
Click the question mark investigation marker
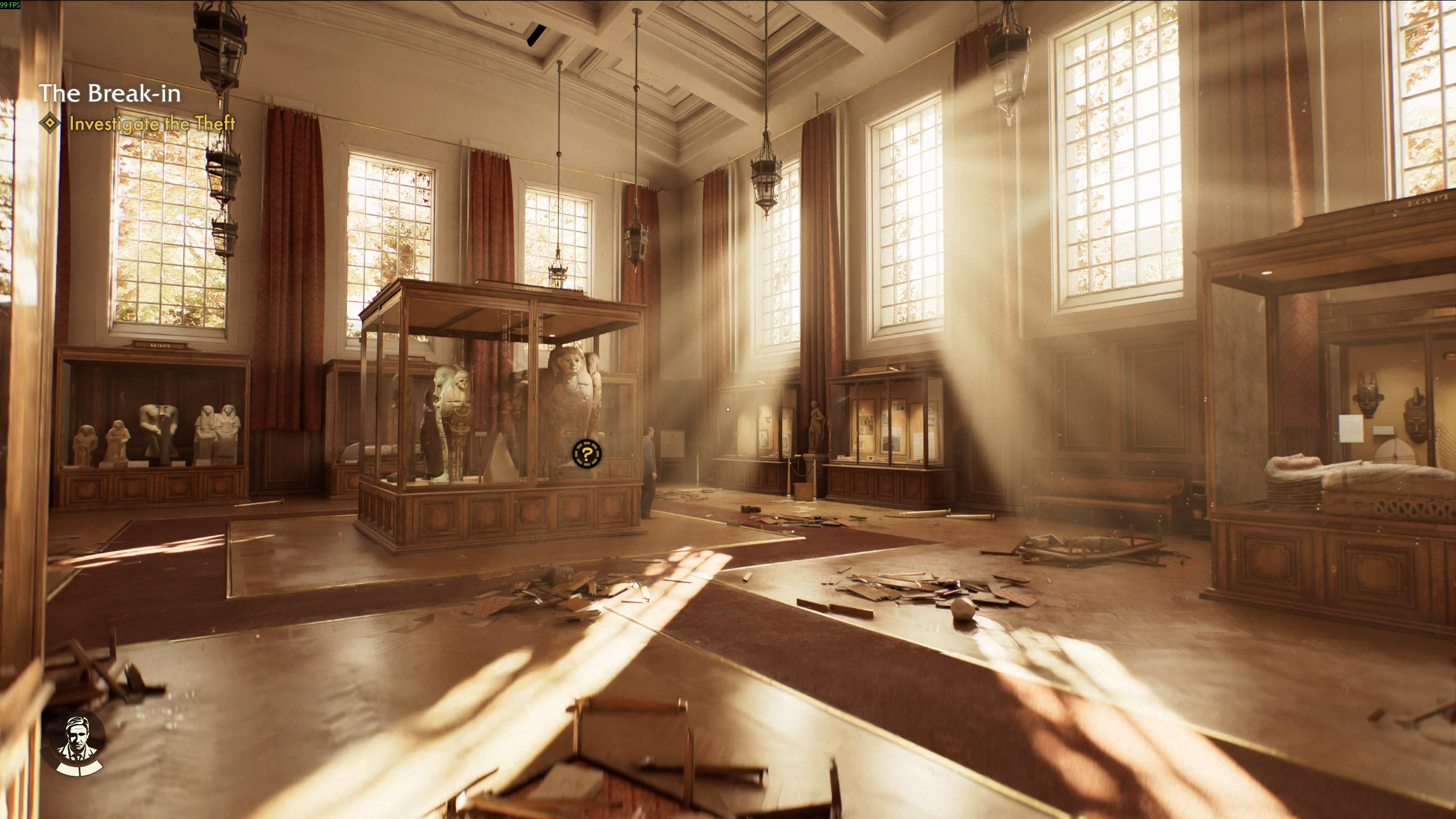tap(586, 454)
